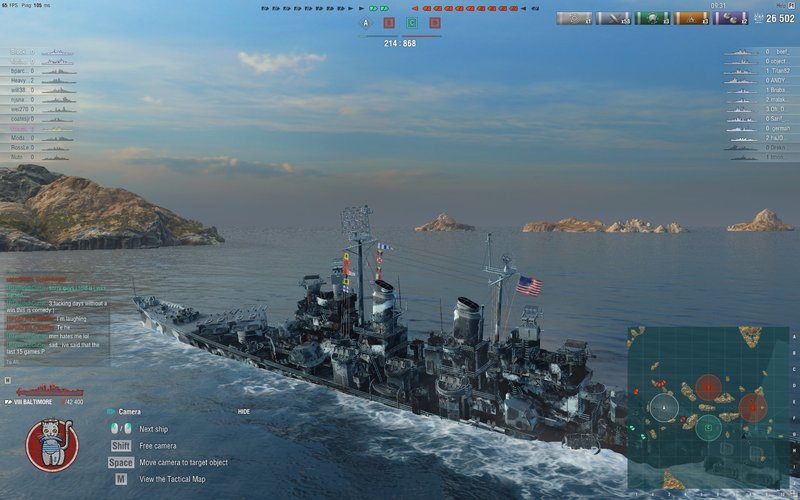Select capture point A indicator
Screen dimensions: 800x500
click(x=365, y=22)
